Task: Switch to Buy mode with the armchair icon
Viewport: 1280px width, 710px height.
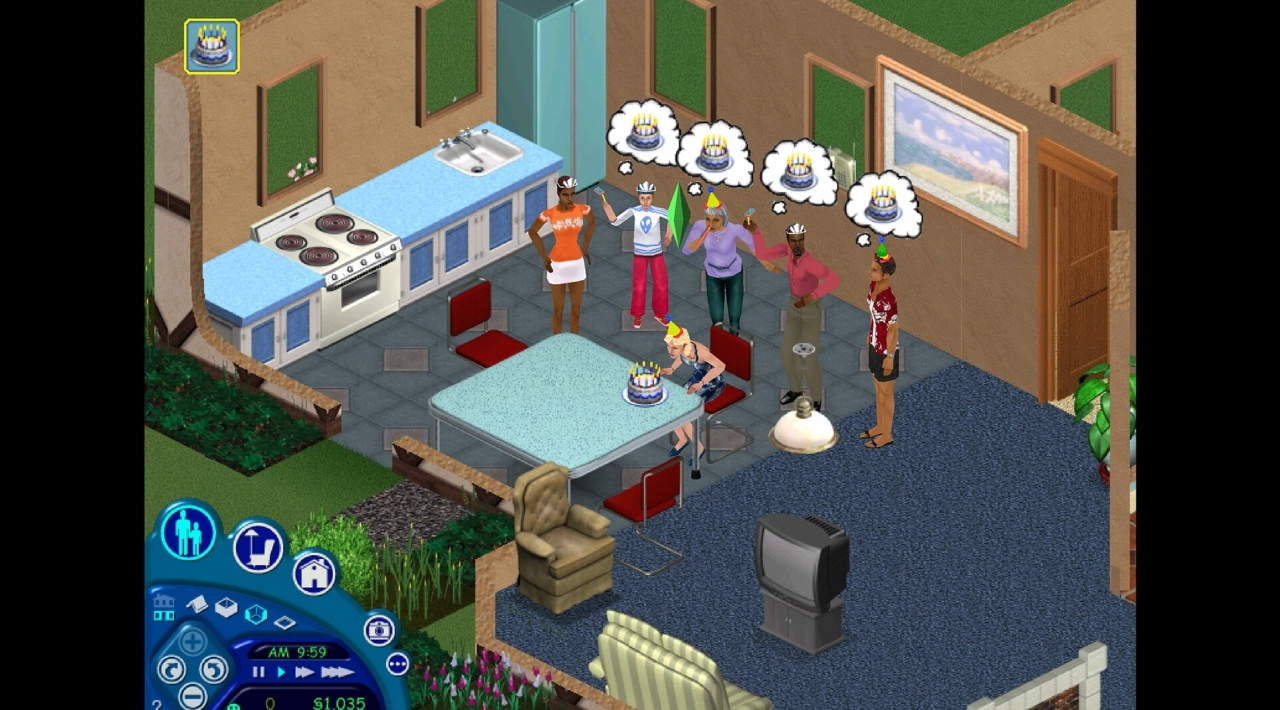Action: pos(258,548)
